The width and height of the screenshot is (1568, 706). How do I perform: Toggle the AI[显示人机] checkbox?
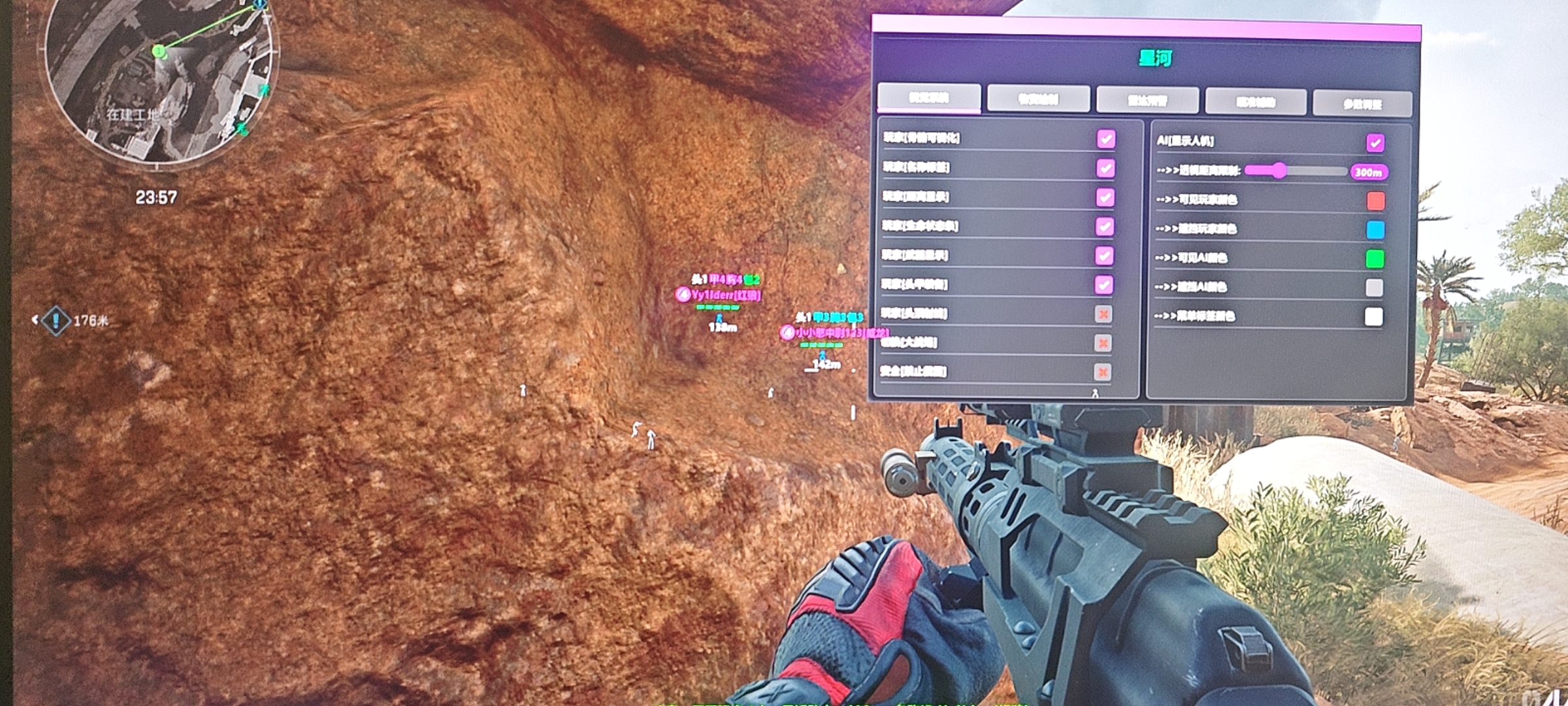point(1375,143)
